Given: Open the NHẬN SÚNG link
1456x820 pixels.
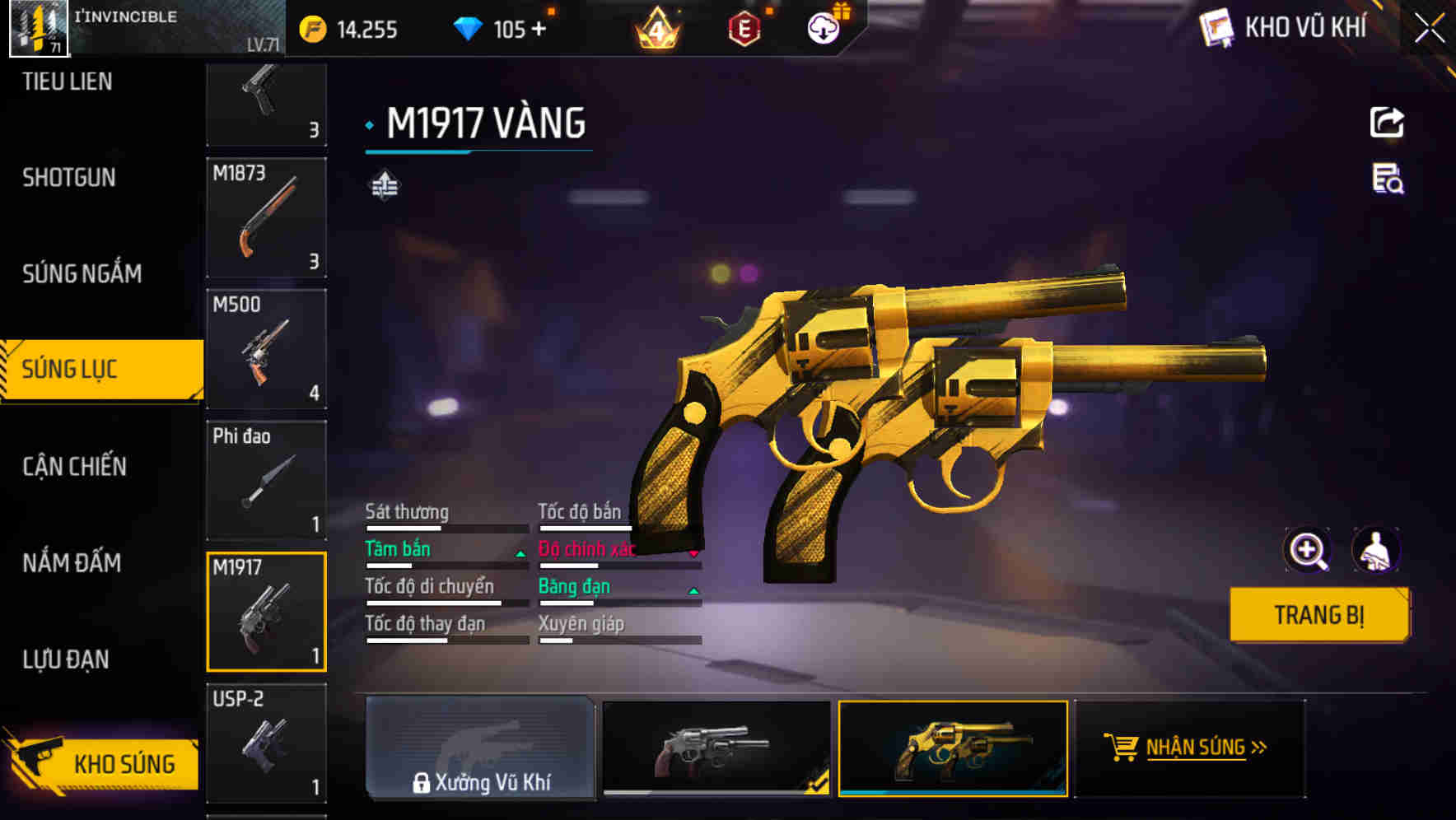Looking at the screenshot, I should (1200, 748).
